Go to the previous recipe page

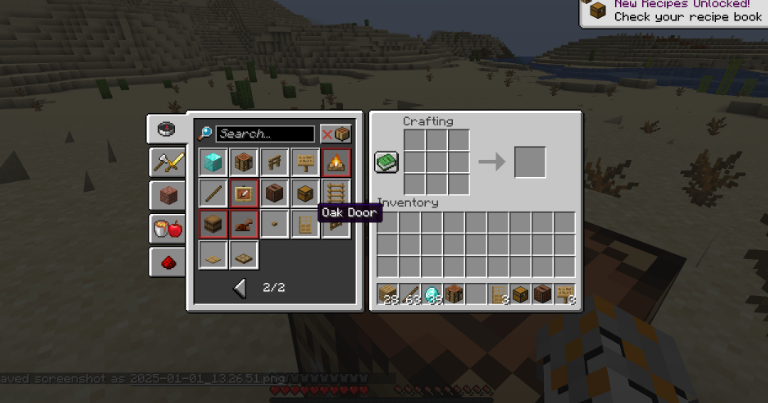pyautogui.click(x=240, y=288)
